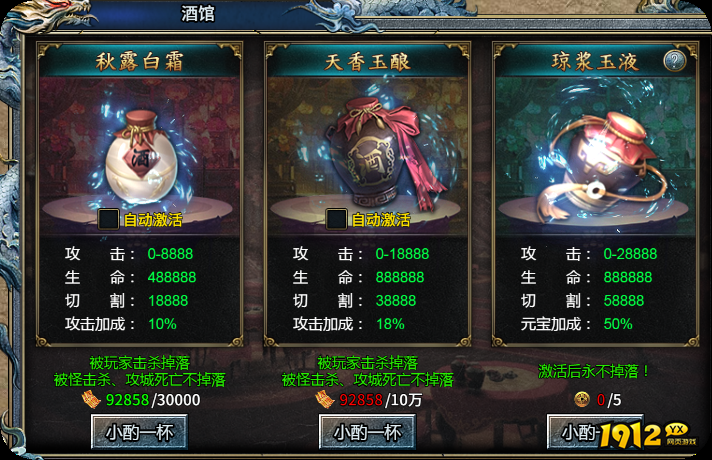
Task: Open the question mark help icon
Action: pyautogui.click(x=675, y=61)
